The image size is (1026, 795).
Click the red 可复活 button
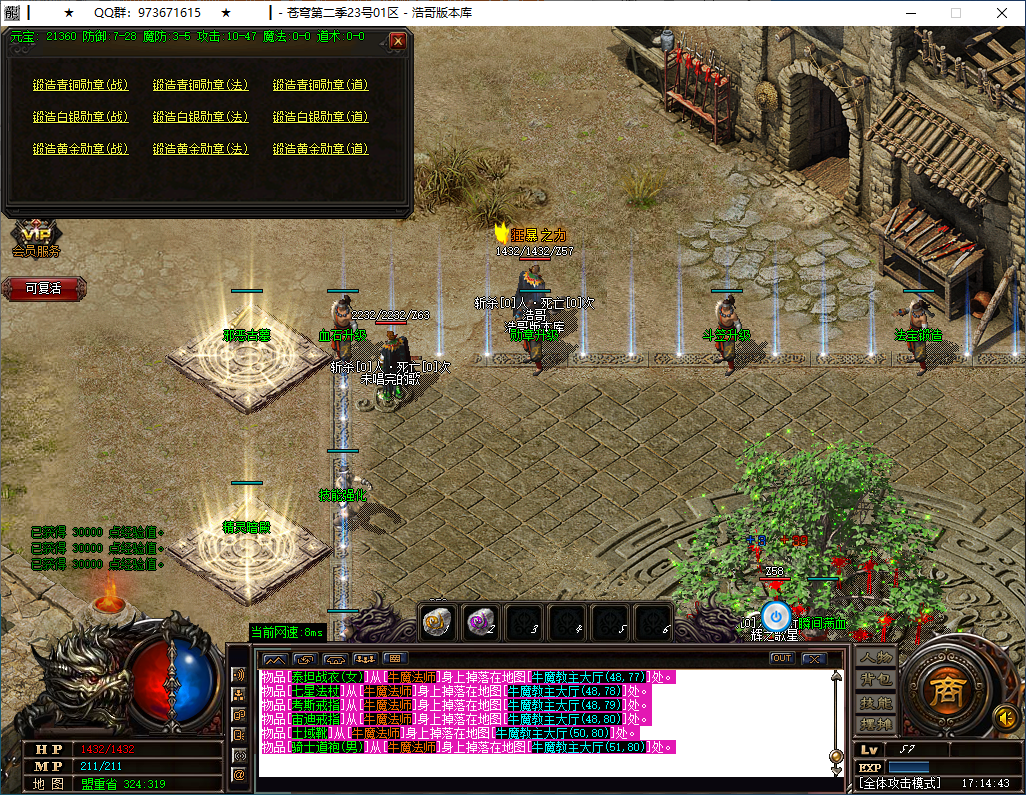click(x=43, y=288)
